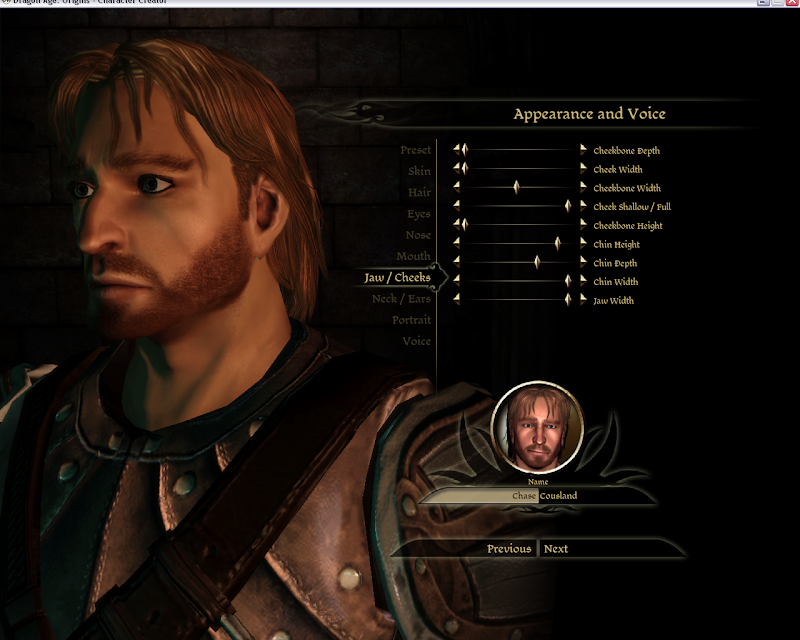Click the Chin Depth slider handle
Image resolution: width=800 pixels, height=640 pixels.
pos(537,262)
